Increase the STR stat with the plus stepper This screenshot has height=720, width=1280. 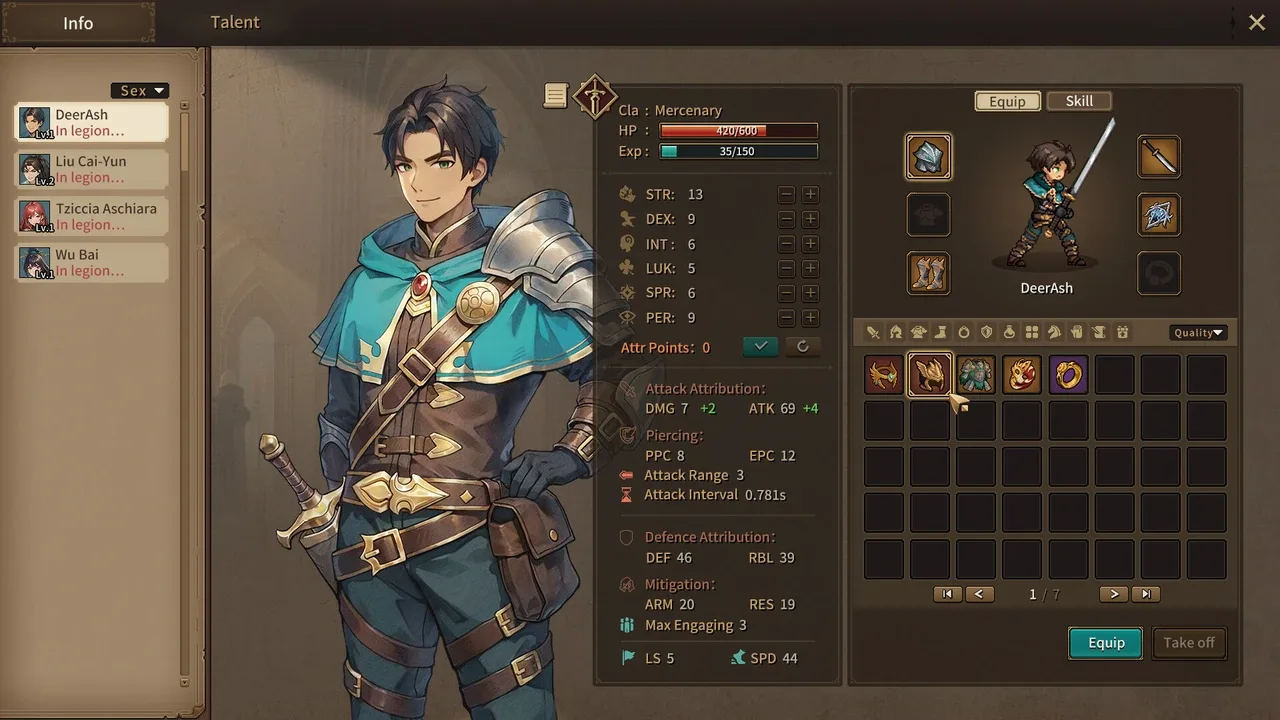click(810, 194)
